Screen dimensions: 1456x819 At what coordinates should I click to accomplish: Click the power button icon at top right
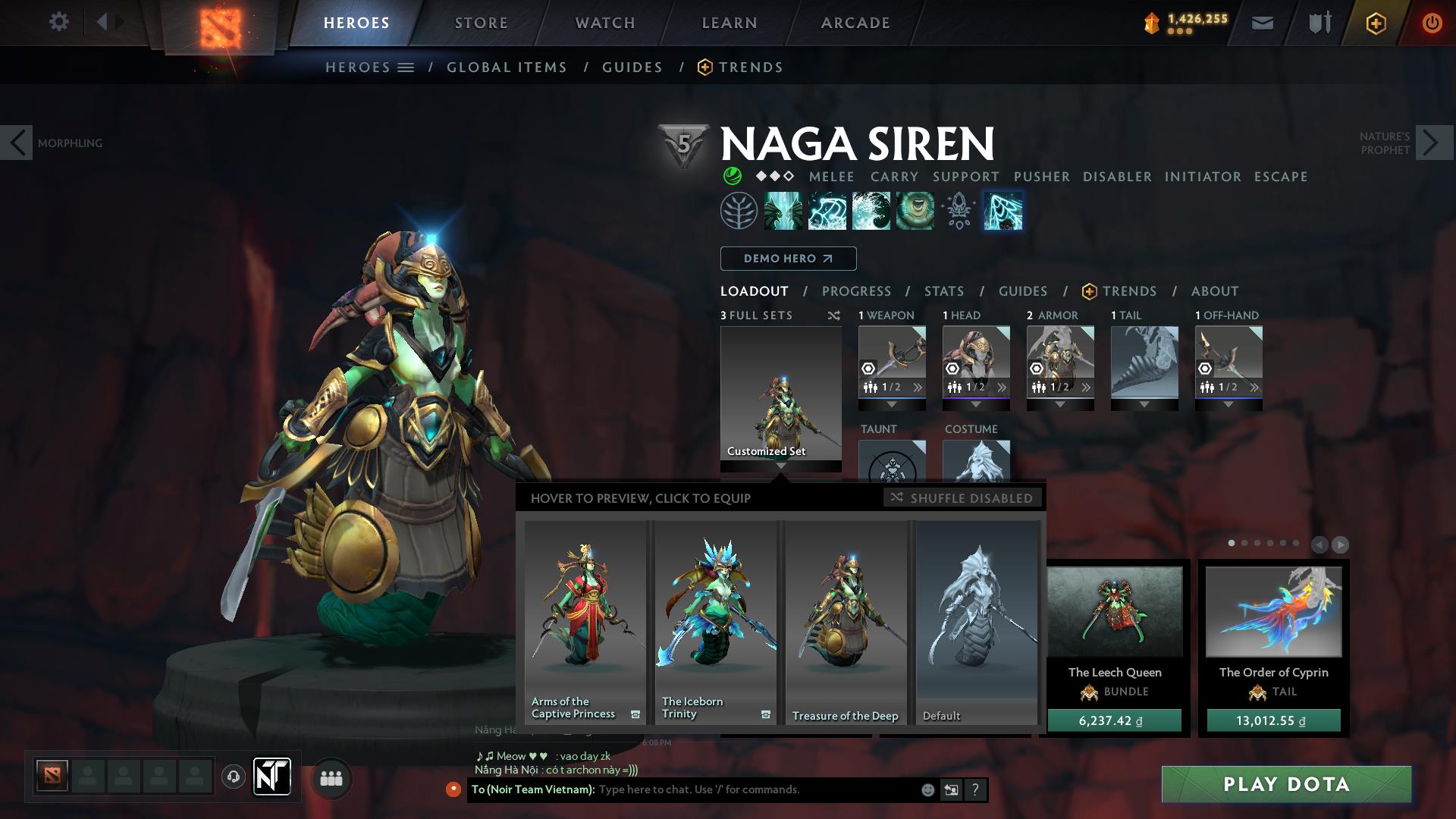tap(1432, 24)
